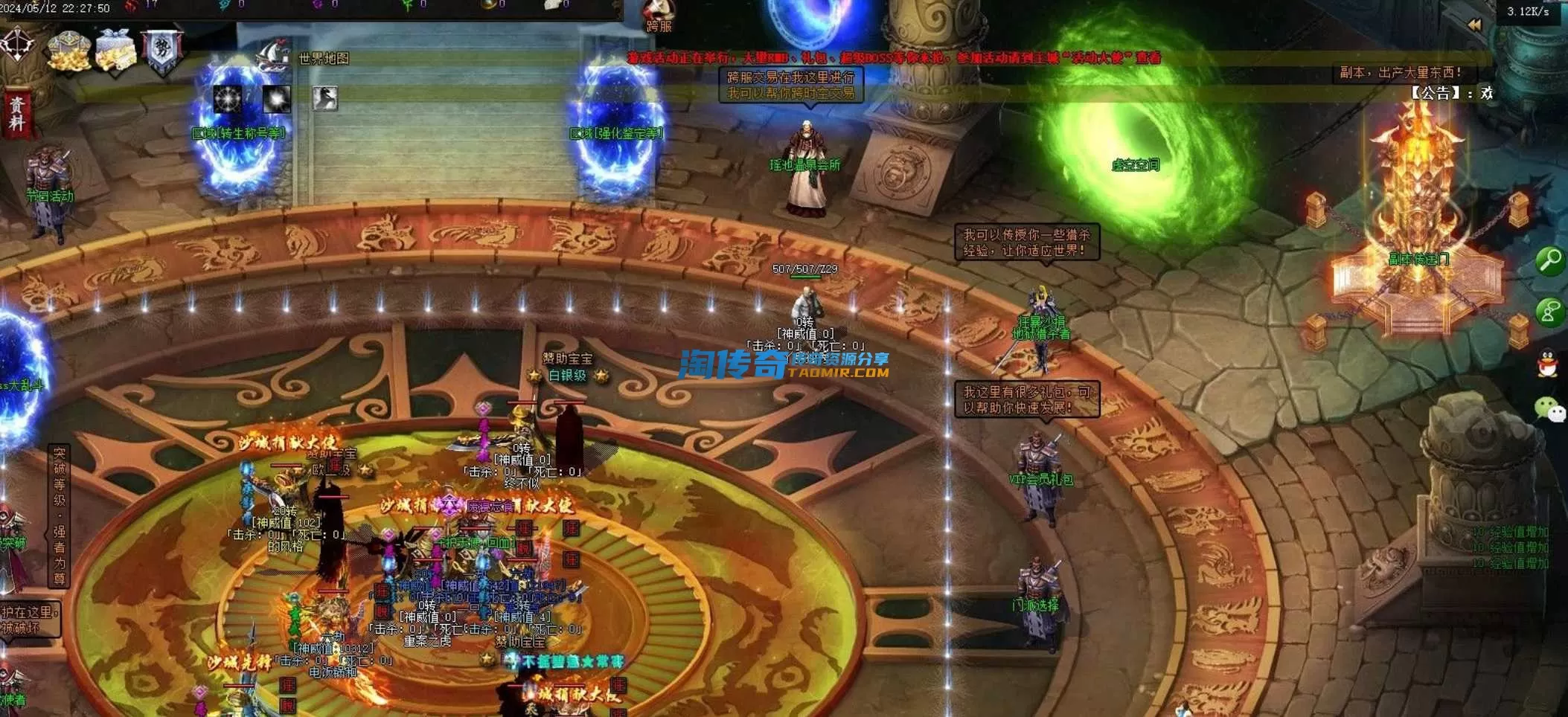Open the ribbon-wrapped gift box icon

[115, 51]
